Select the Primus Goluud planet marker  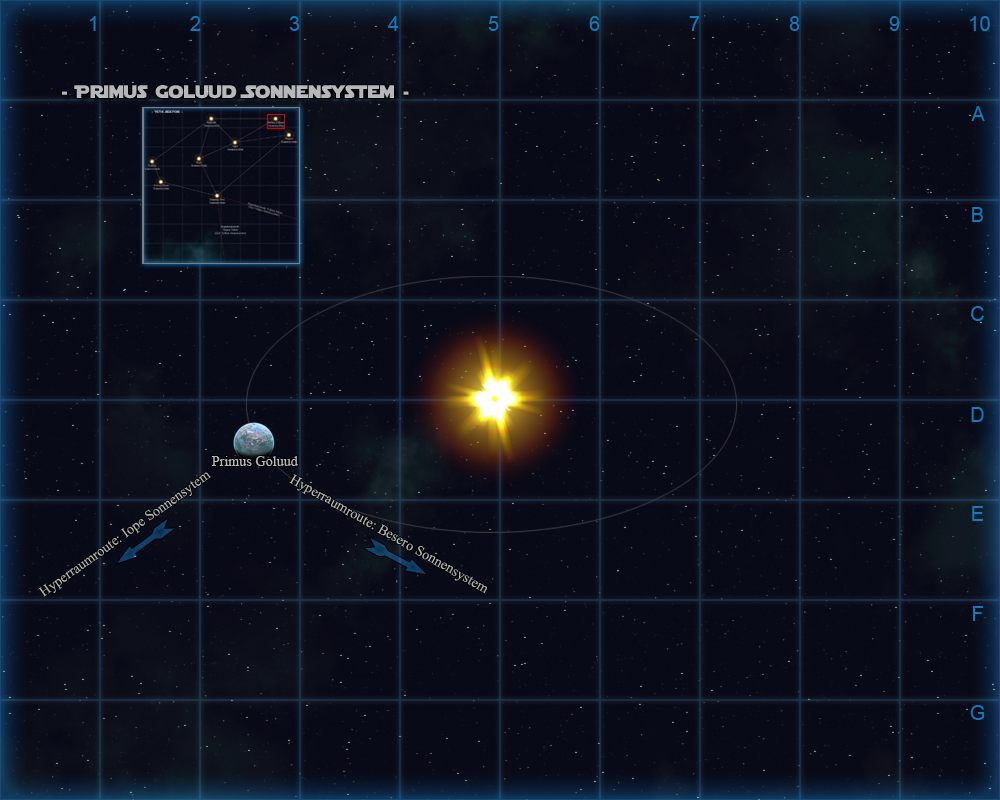pos(253,439)
